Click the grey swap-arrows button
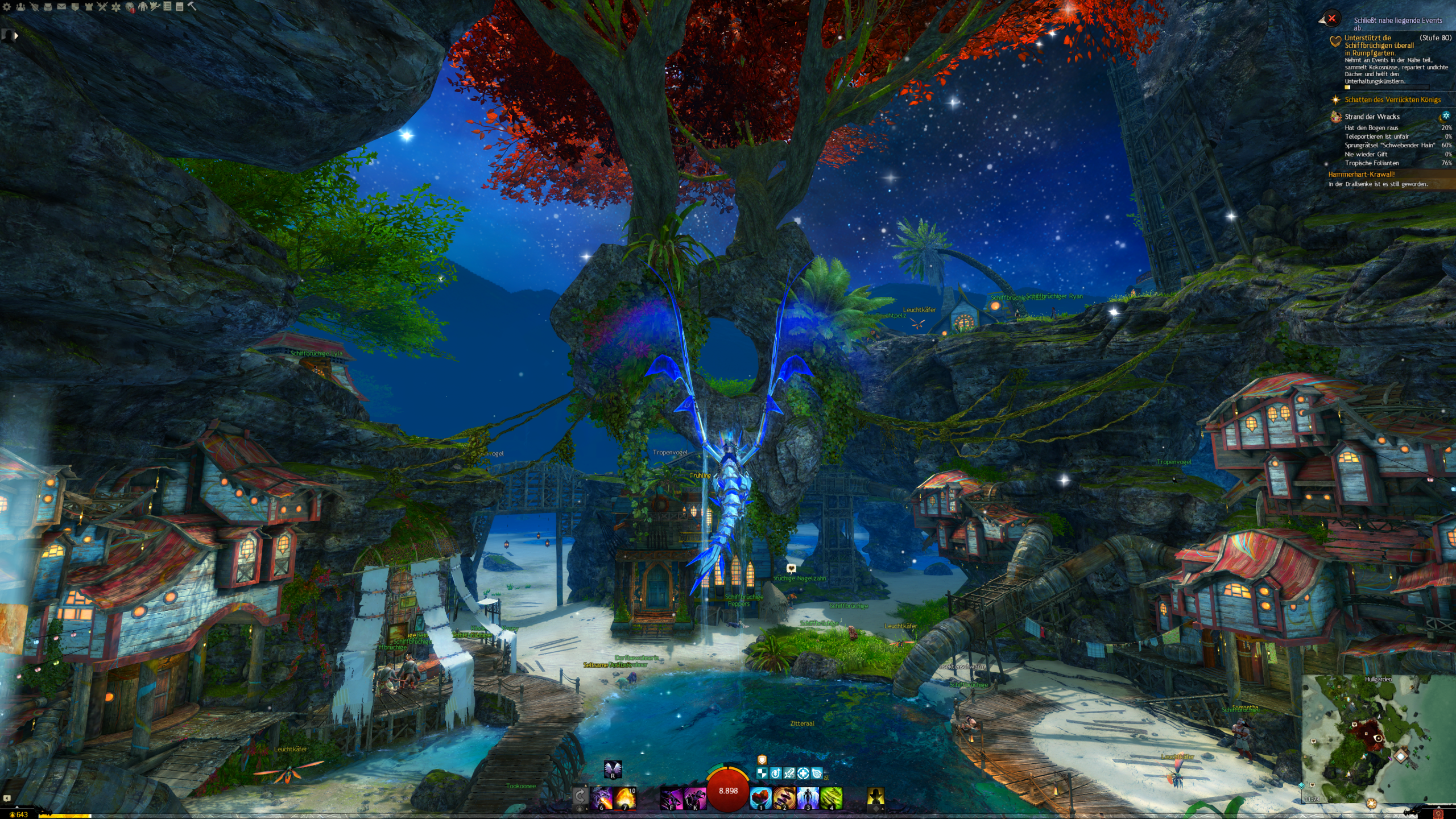The width and height of the screenshot is (1456, 819). point(580,795)
